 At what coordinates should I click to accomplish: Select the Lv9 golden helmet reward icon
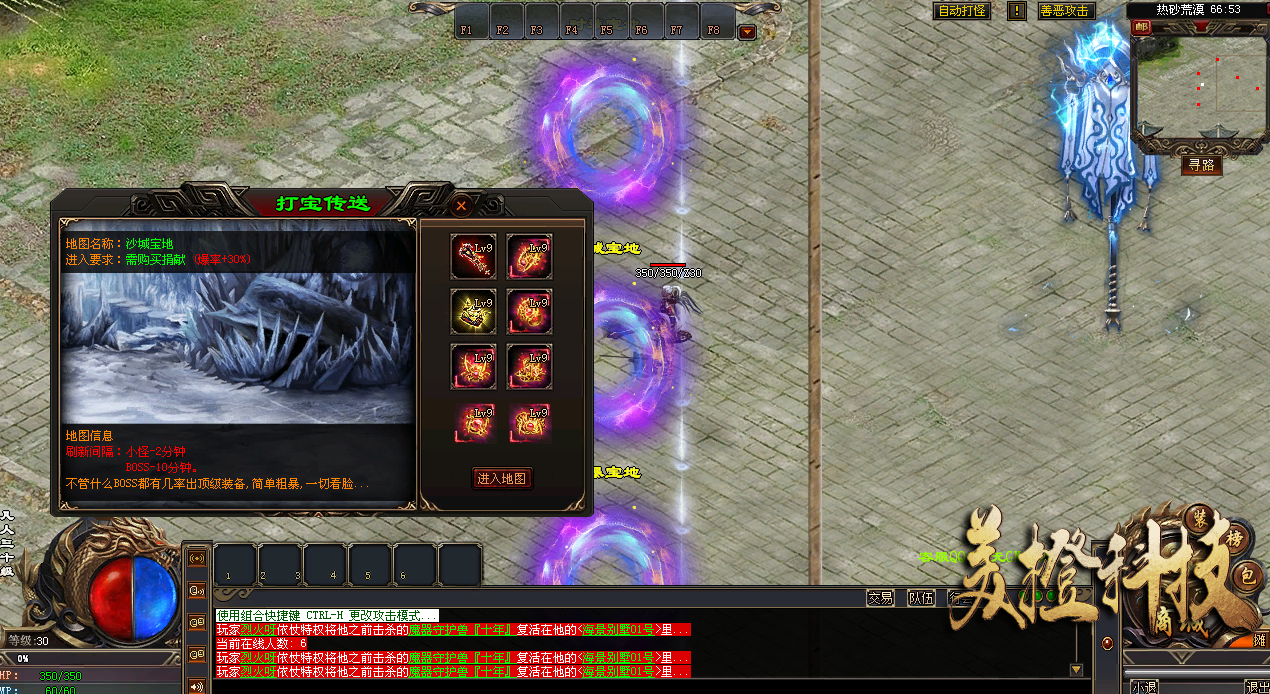click(x=473, y=310)
